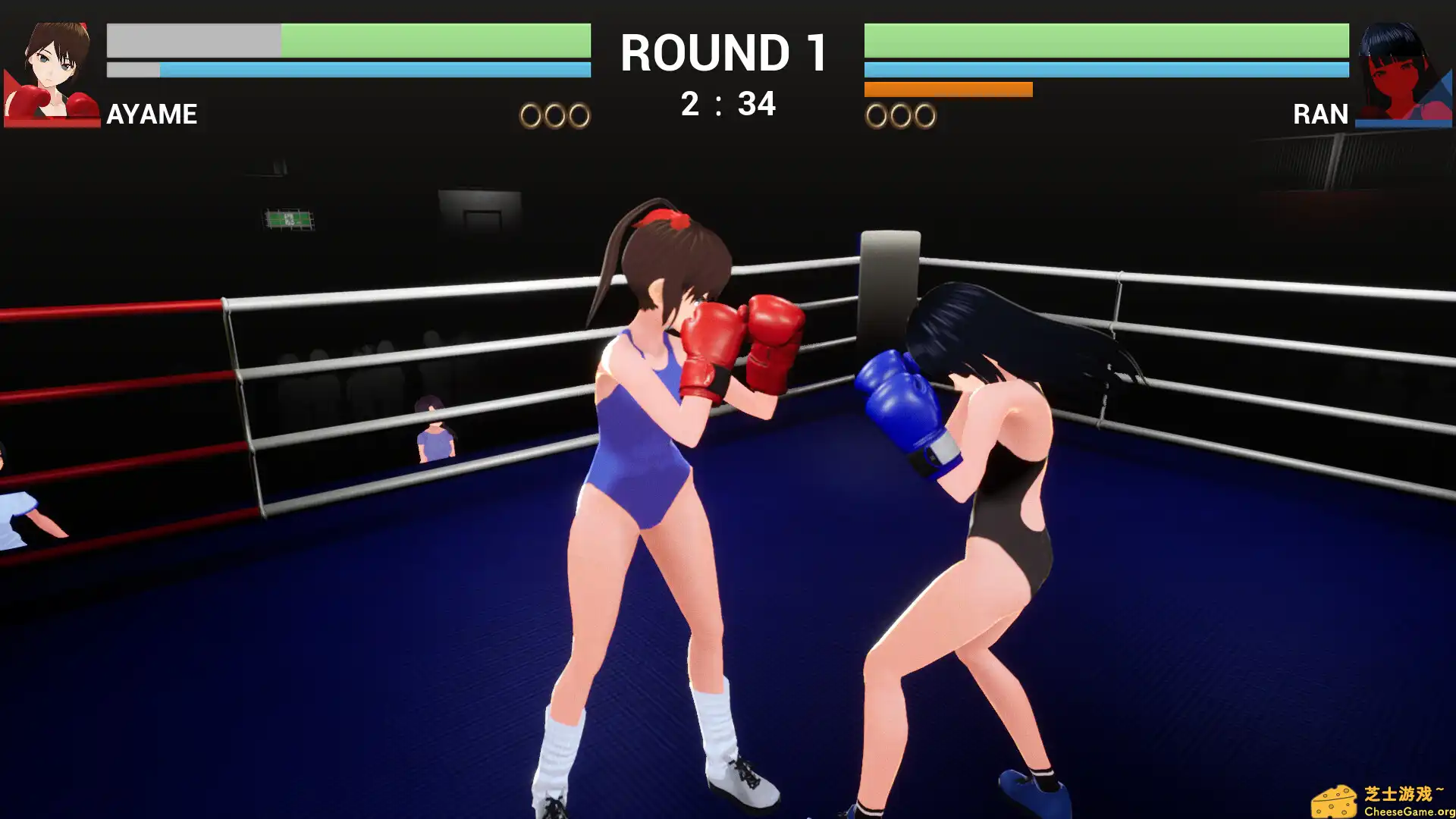1456x819 pixels.
Task: Select the AYAME name label
Action: 152,115
